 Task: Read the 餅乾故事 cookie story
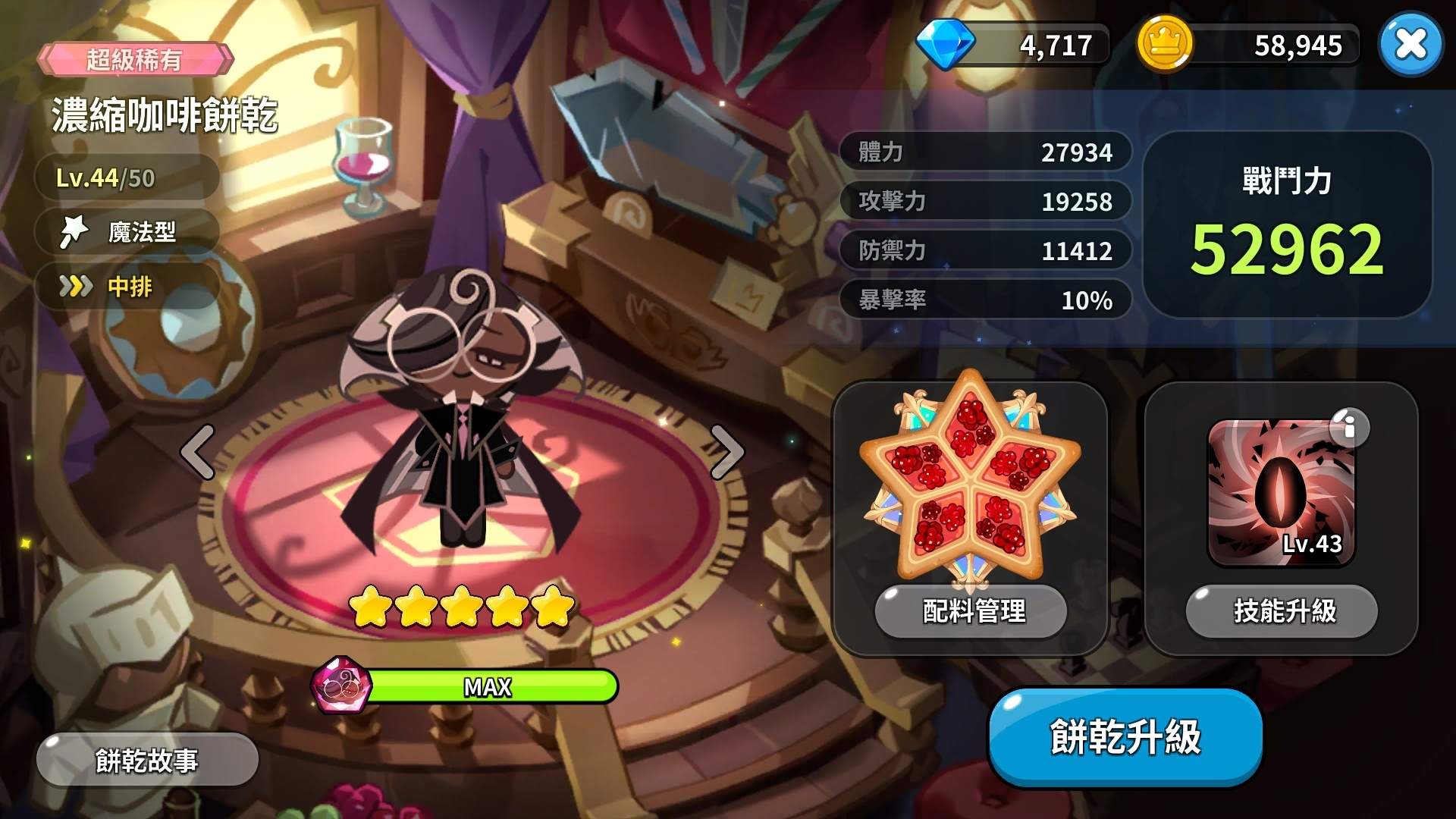click(147, 760)
